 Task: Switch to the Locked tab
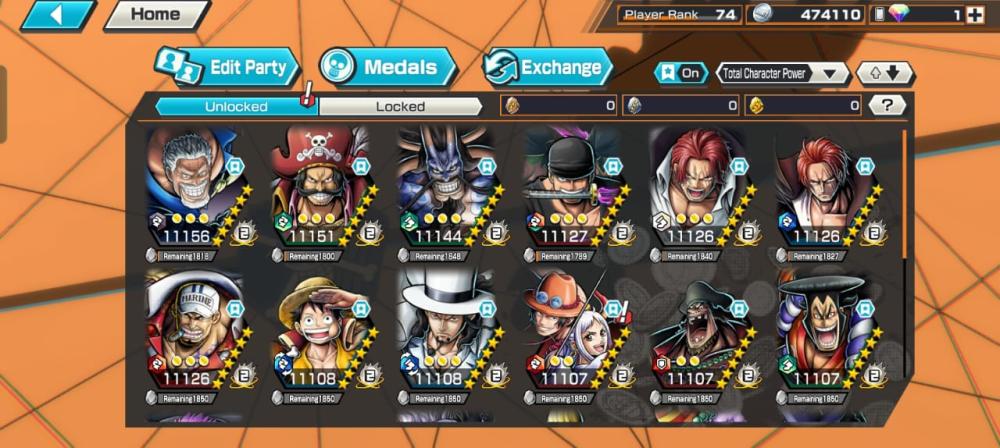400,106
